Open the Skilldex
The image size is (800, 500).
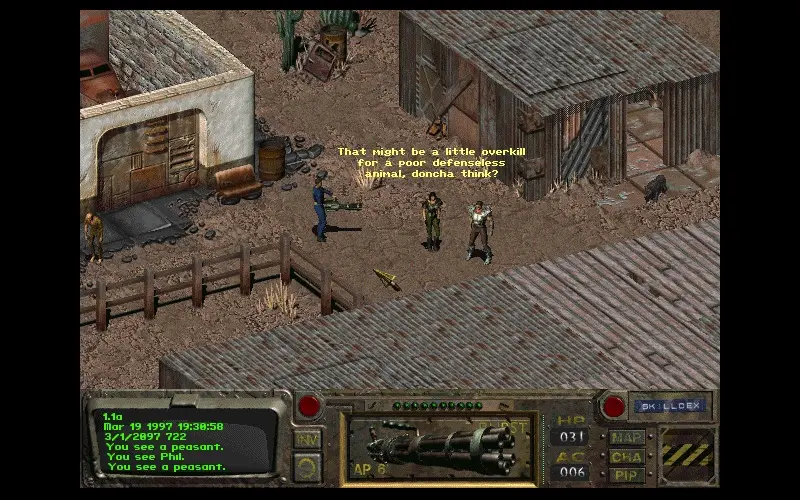[669, 406]
